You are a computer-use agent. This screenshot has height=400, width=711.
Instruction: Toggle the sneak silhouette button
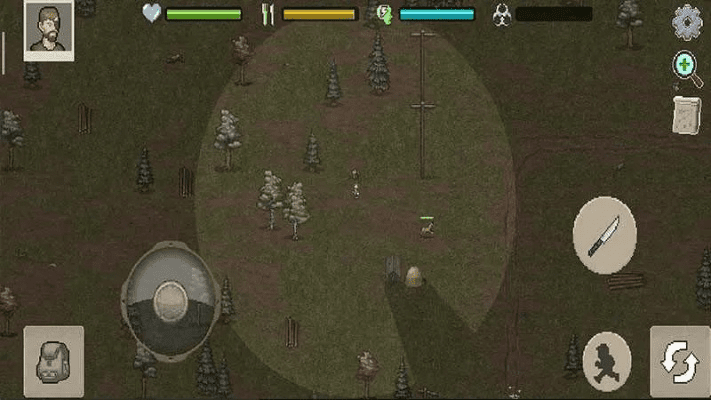tap(607, 359)
